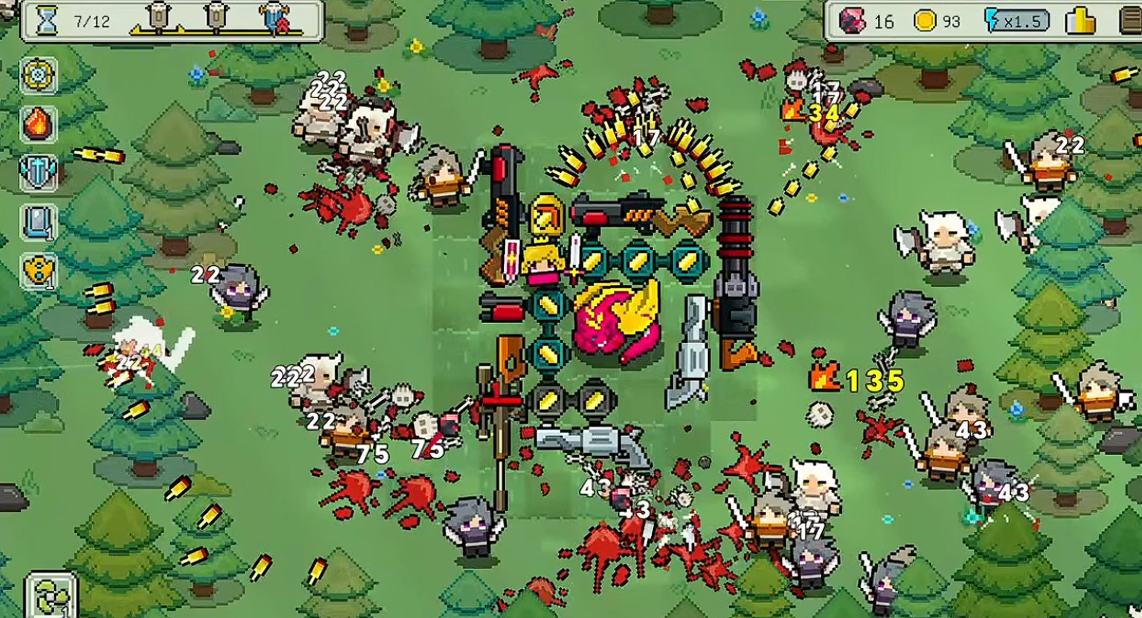Activate the green fan icon
The width and height of the screenshot is (1142, 618).
click(x=49, y=597)
